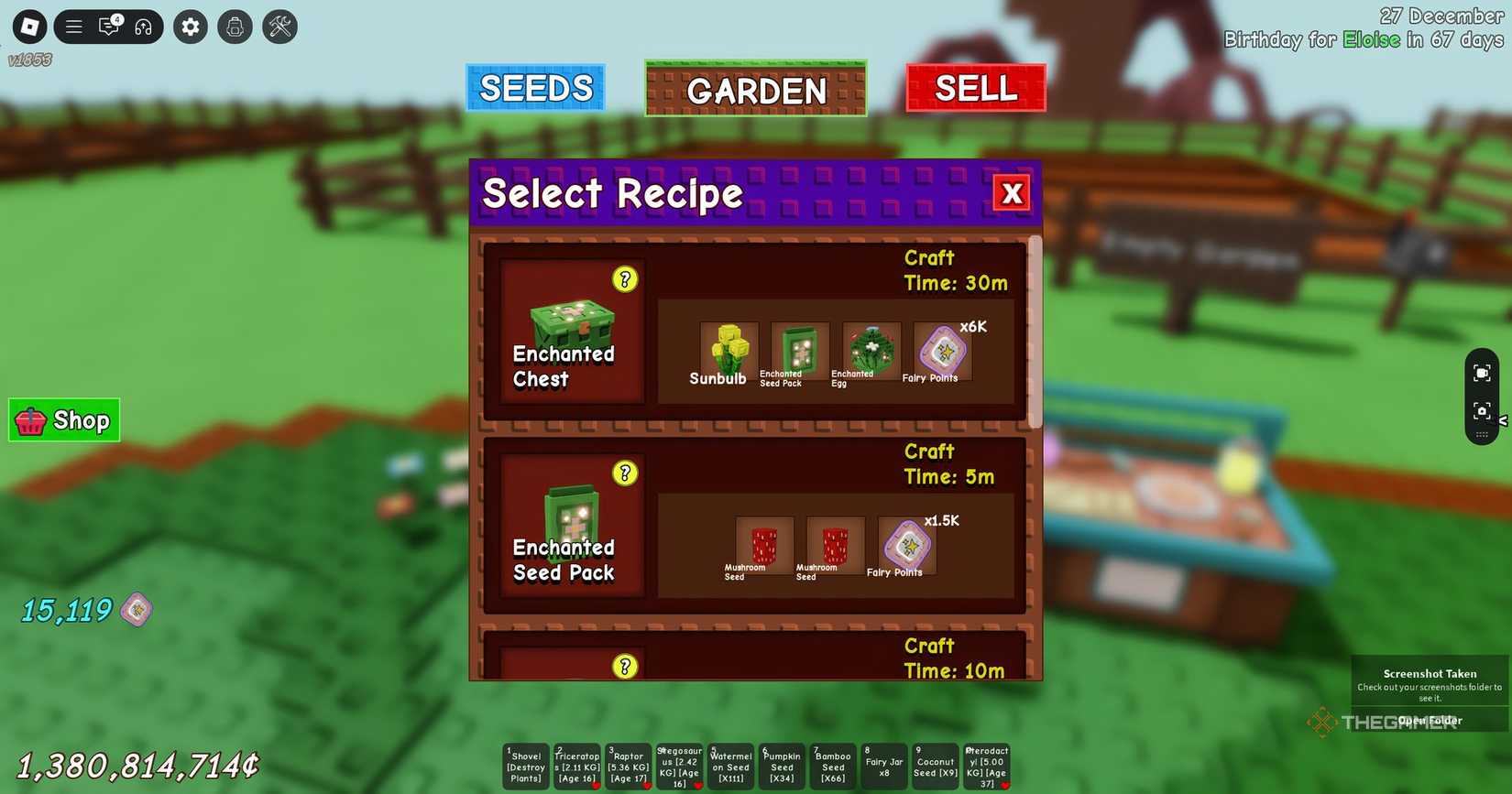Switch to the SEEDS tab
Image resolution: width=1512 pixels, height=794 pixels.
535,87
